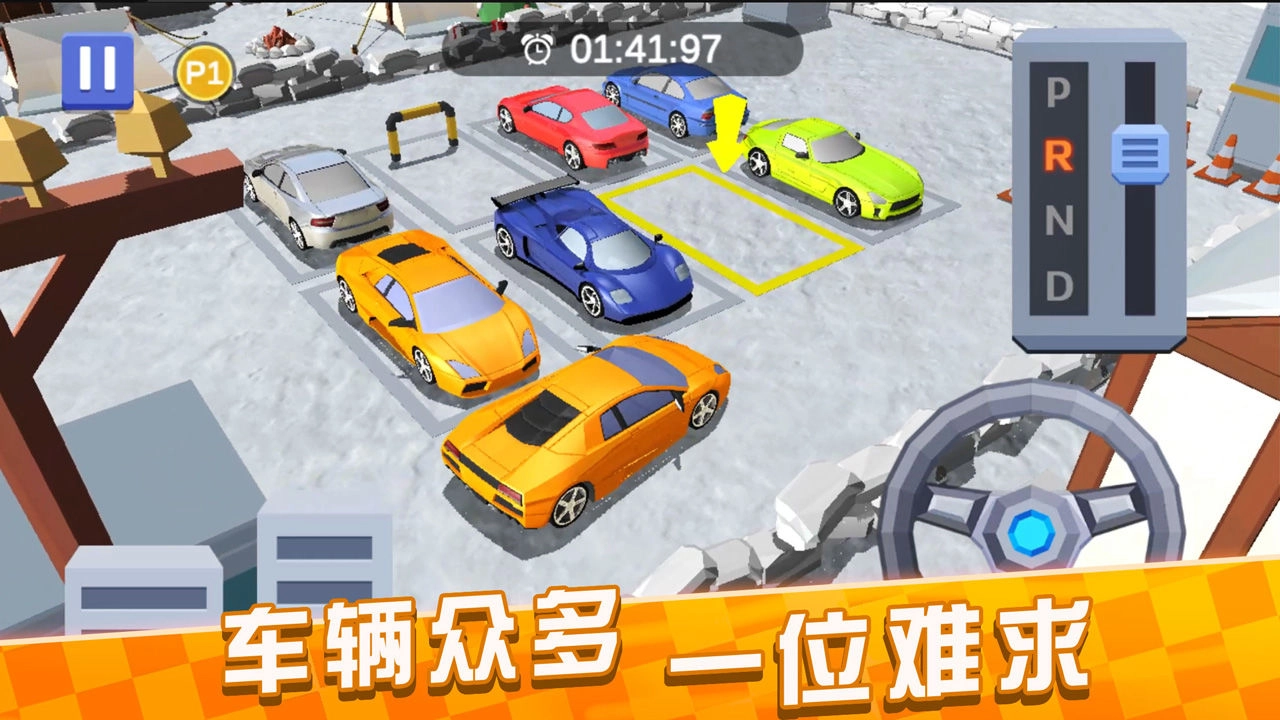Screen dimensions: 1280x720
Task: Click the alarm clock timer icon
Action: (x=536, y=46)
